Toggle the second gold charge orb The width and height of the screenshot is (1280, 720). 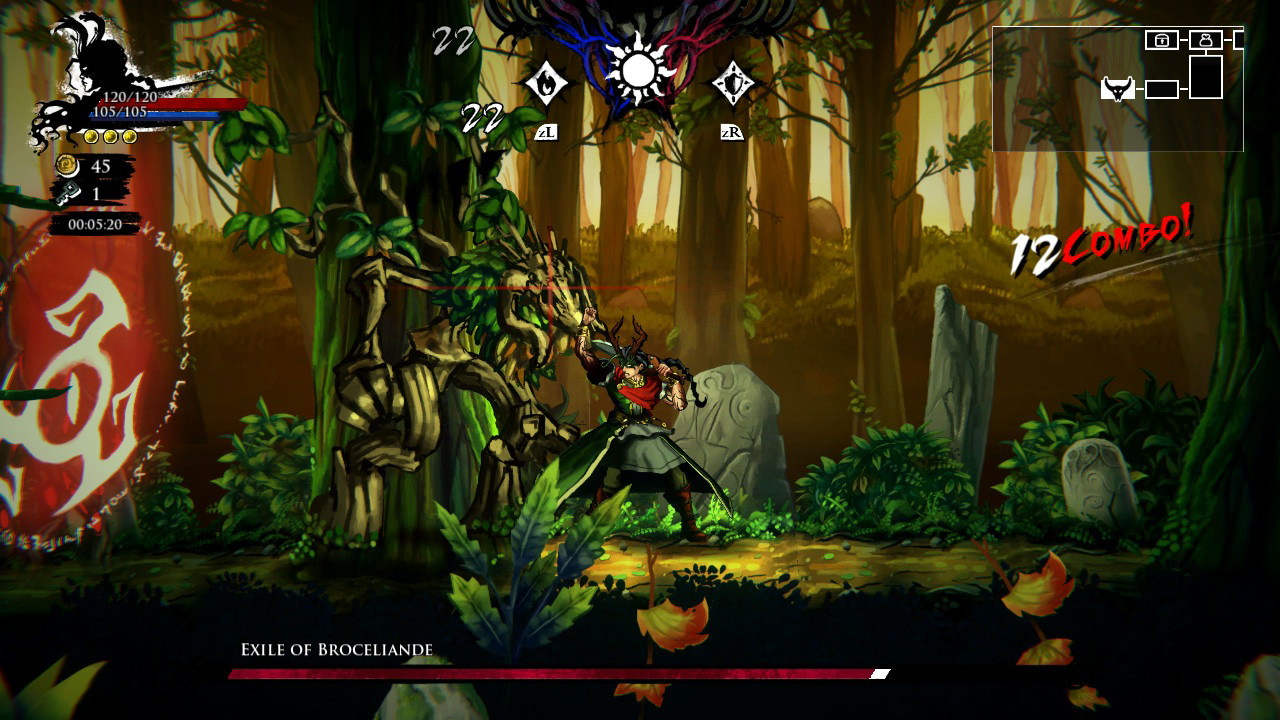tap(110, 137)
